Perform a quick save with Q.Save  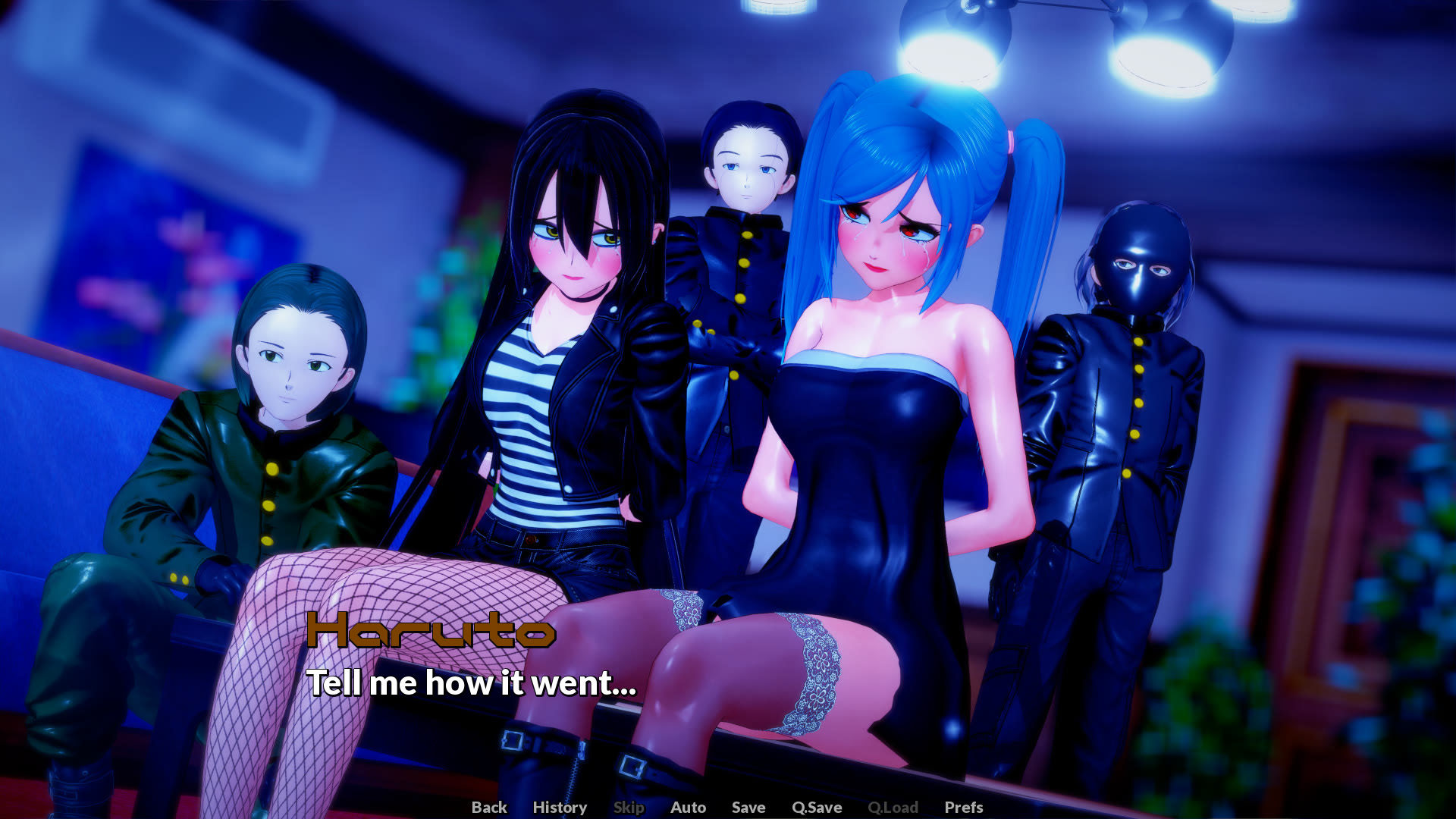[x=816, y=808]
